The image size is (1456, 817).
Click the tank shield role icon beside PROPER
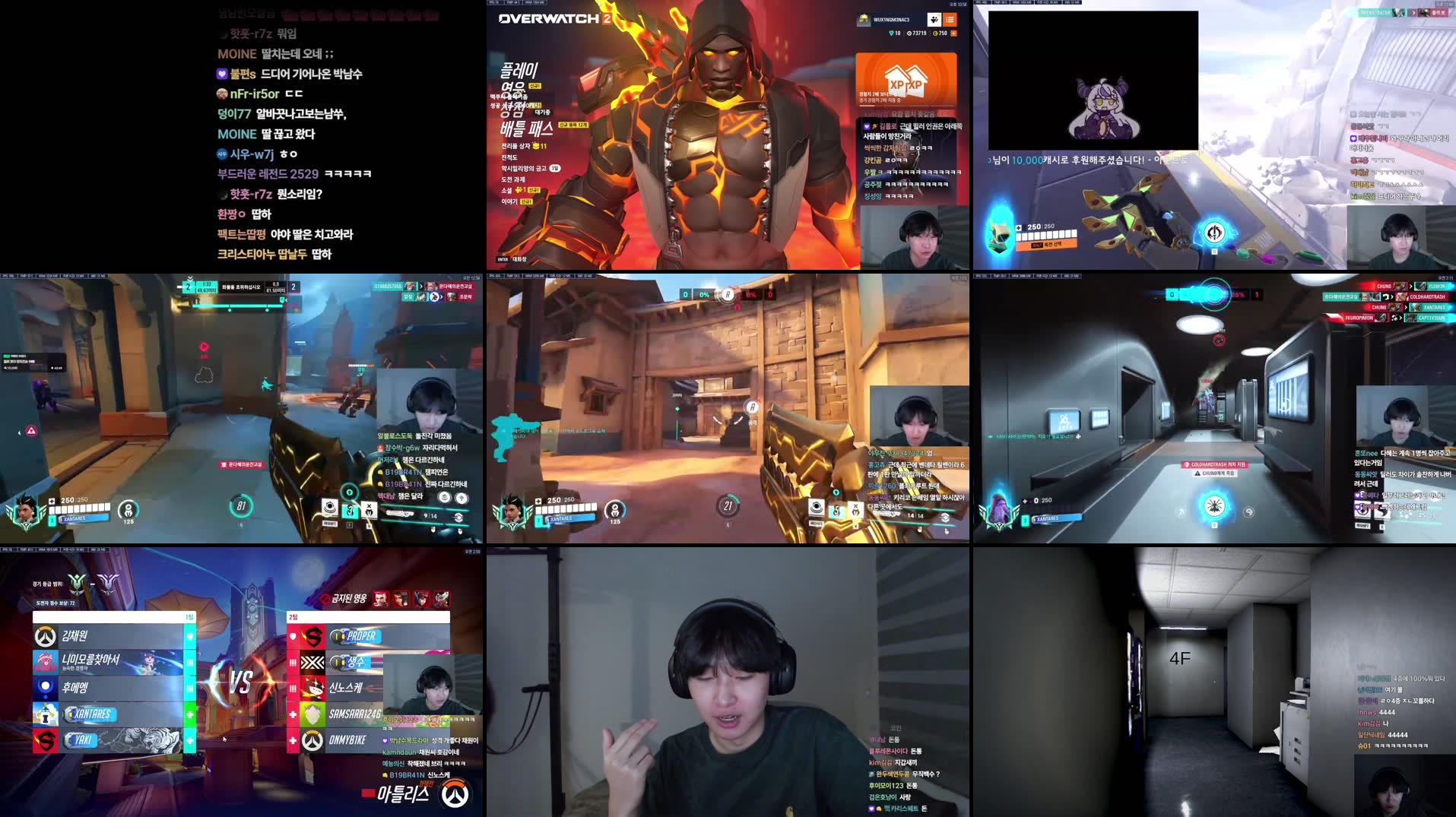click(x=293, y=635)
